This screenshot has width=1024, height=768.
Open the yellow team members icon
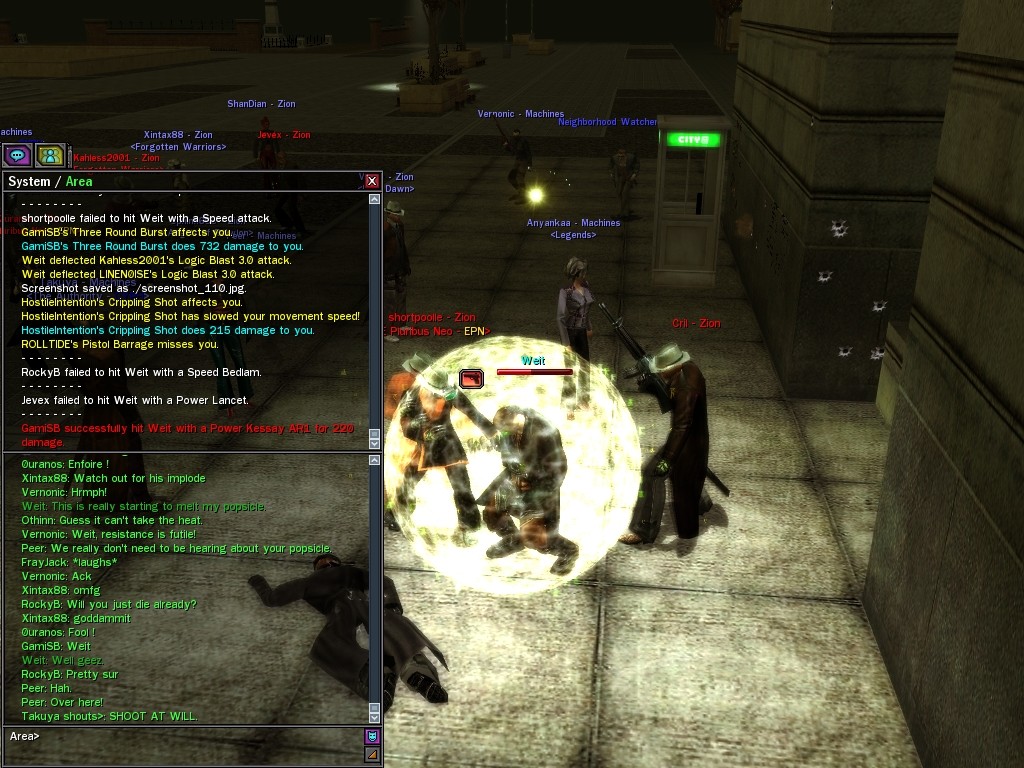(x=50, y=155)
